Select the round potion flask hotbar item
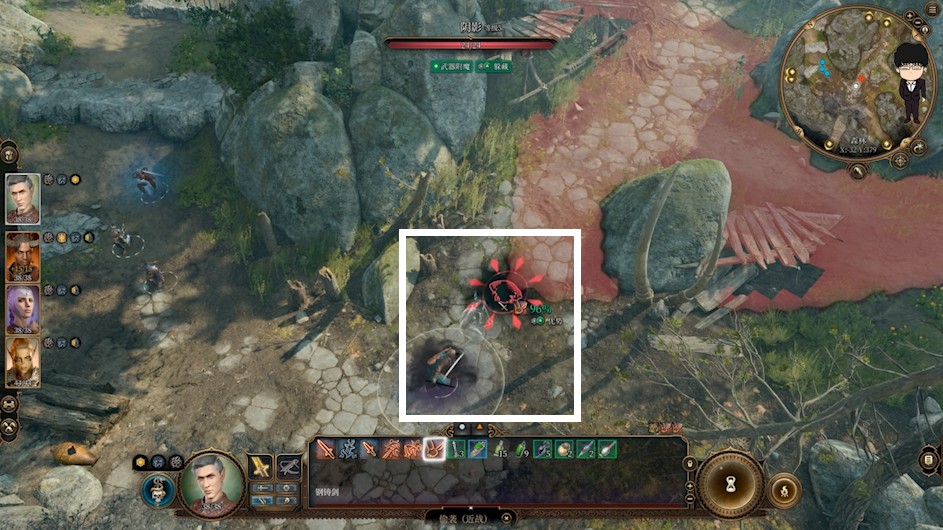This screenshot has width=943, height=530. pos(563,449)
